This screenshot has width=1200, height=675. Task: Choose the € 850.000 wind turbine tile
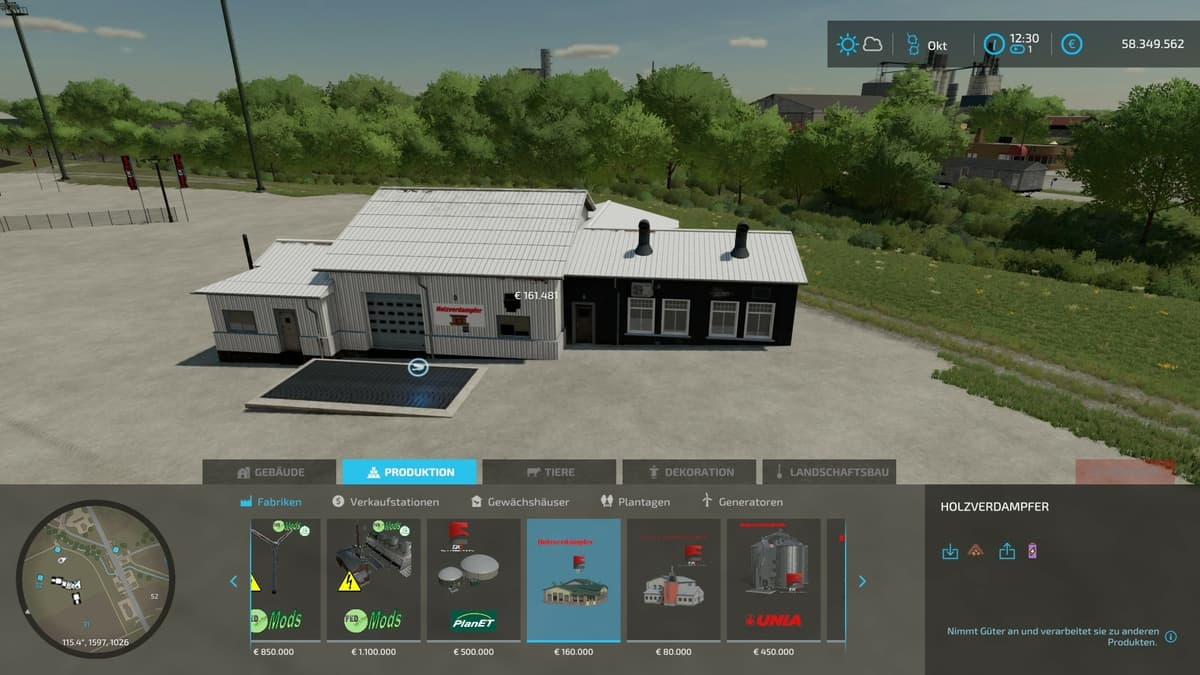[286, 580]
